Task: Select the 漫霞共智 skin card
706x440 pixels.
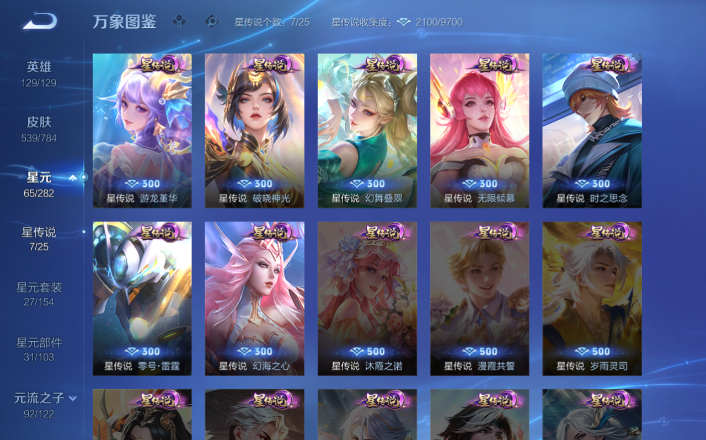Action: (x=479, y=297)
